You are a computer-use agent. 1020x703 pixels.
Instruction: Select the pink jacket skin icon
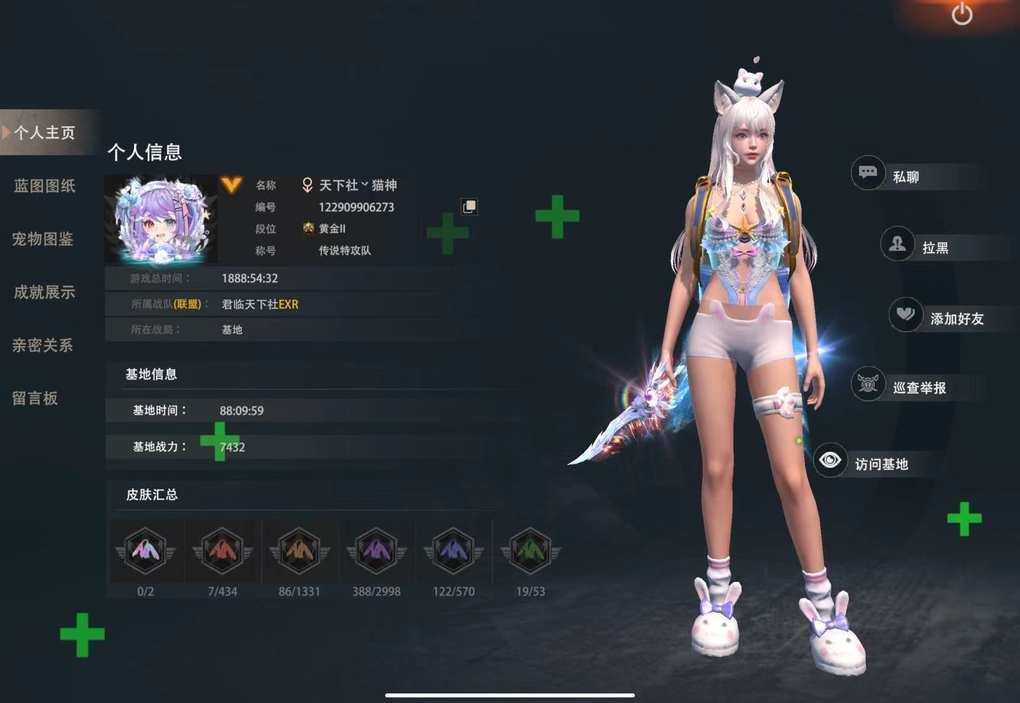click(x=146, y=549)
